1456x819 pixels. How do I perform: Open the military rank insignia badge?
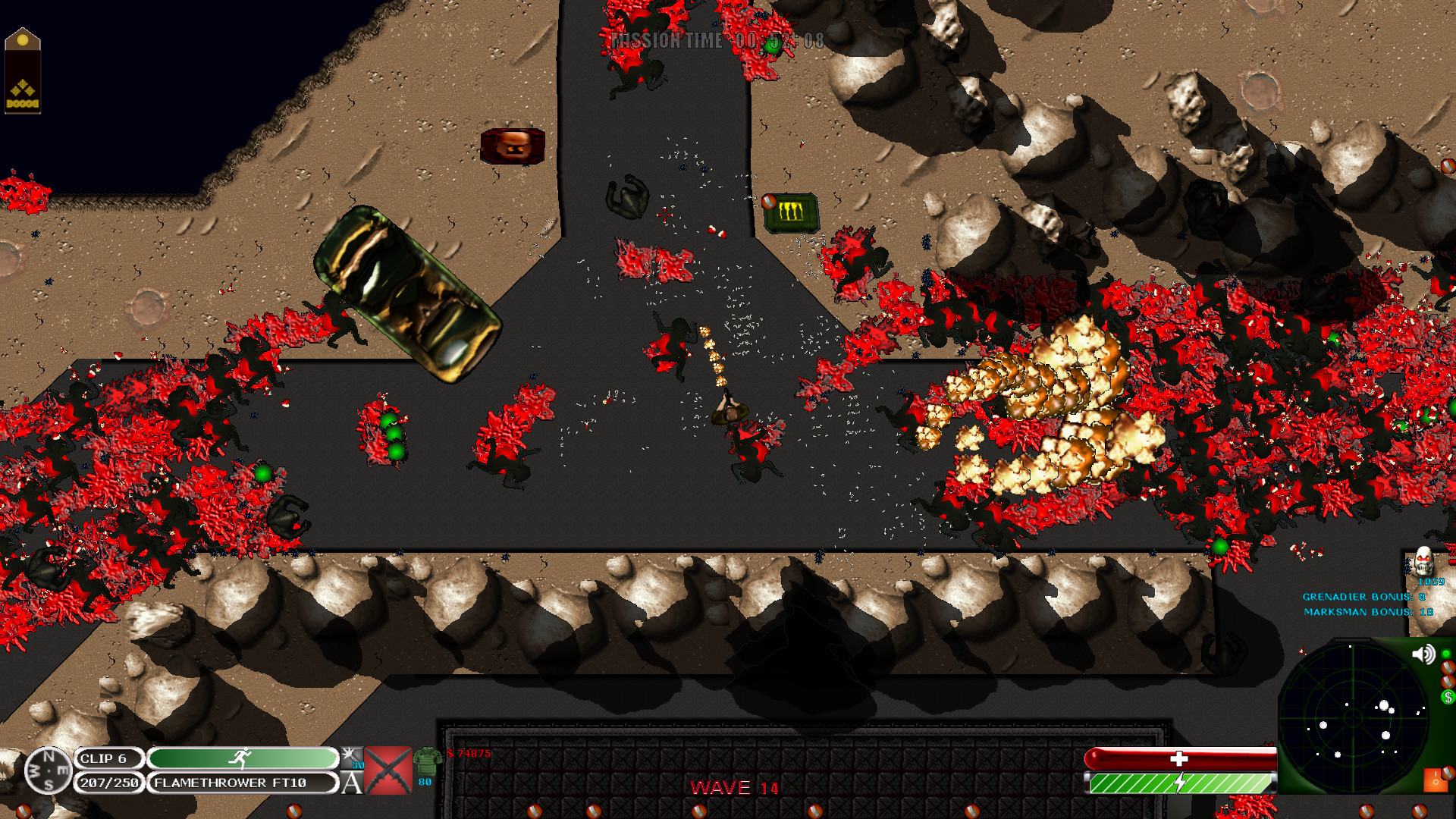click(x=23, y=71)
